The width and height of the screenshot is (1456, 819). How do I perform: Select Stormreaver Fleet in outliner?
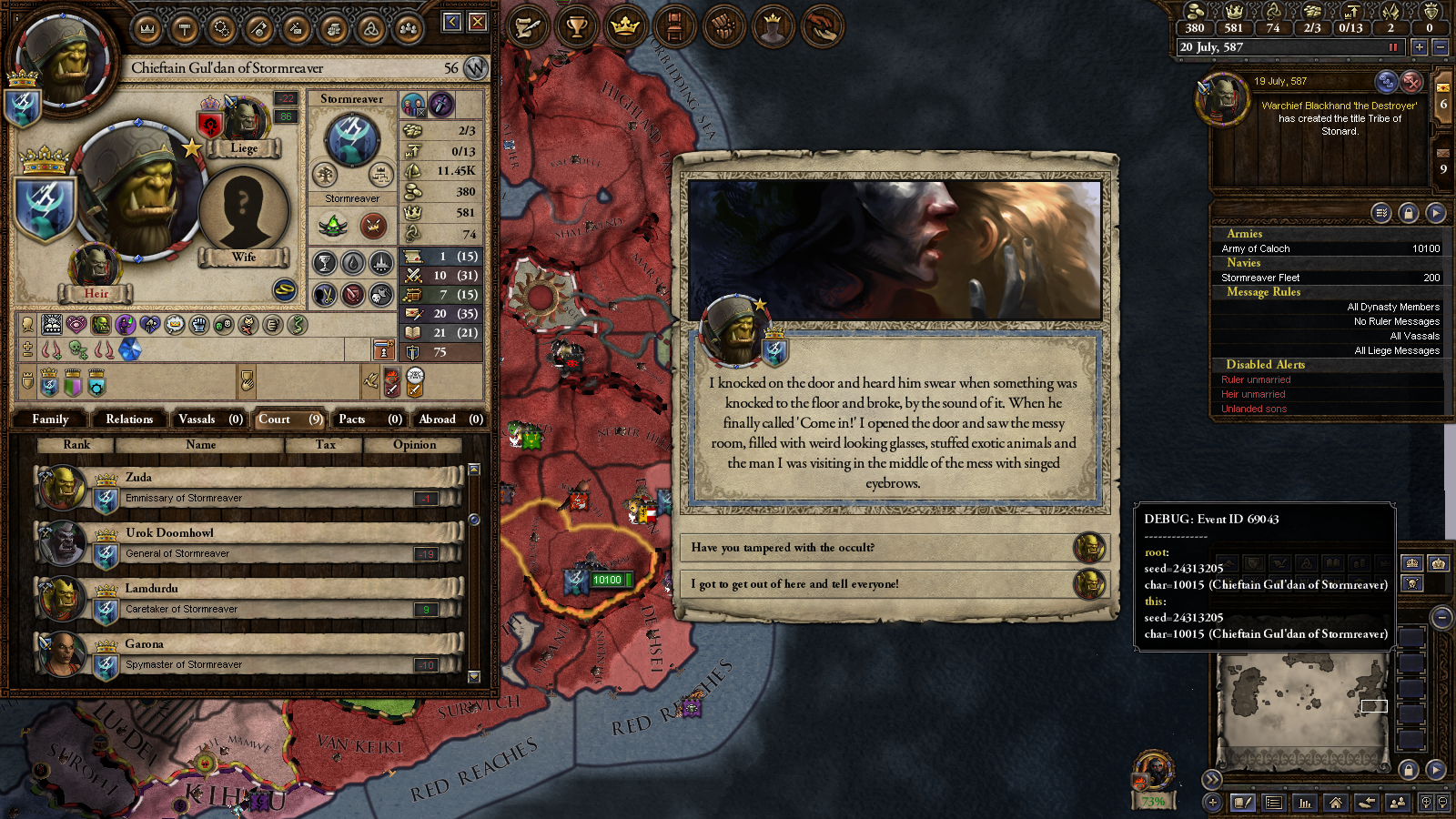1329,278
